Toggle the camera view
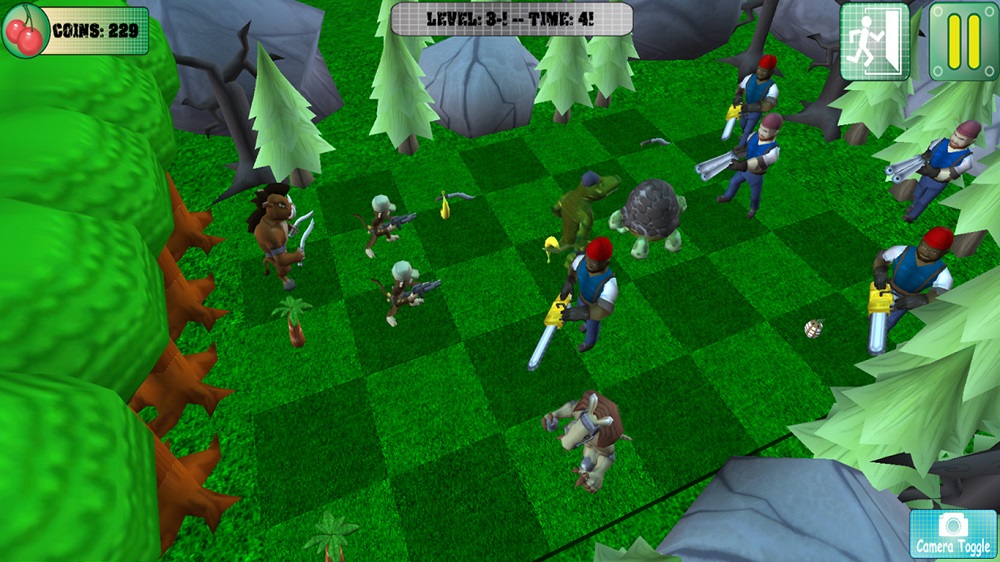The image size is (1000, 562). [953, 534]
